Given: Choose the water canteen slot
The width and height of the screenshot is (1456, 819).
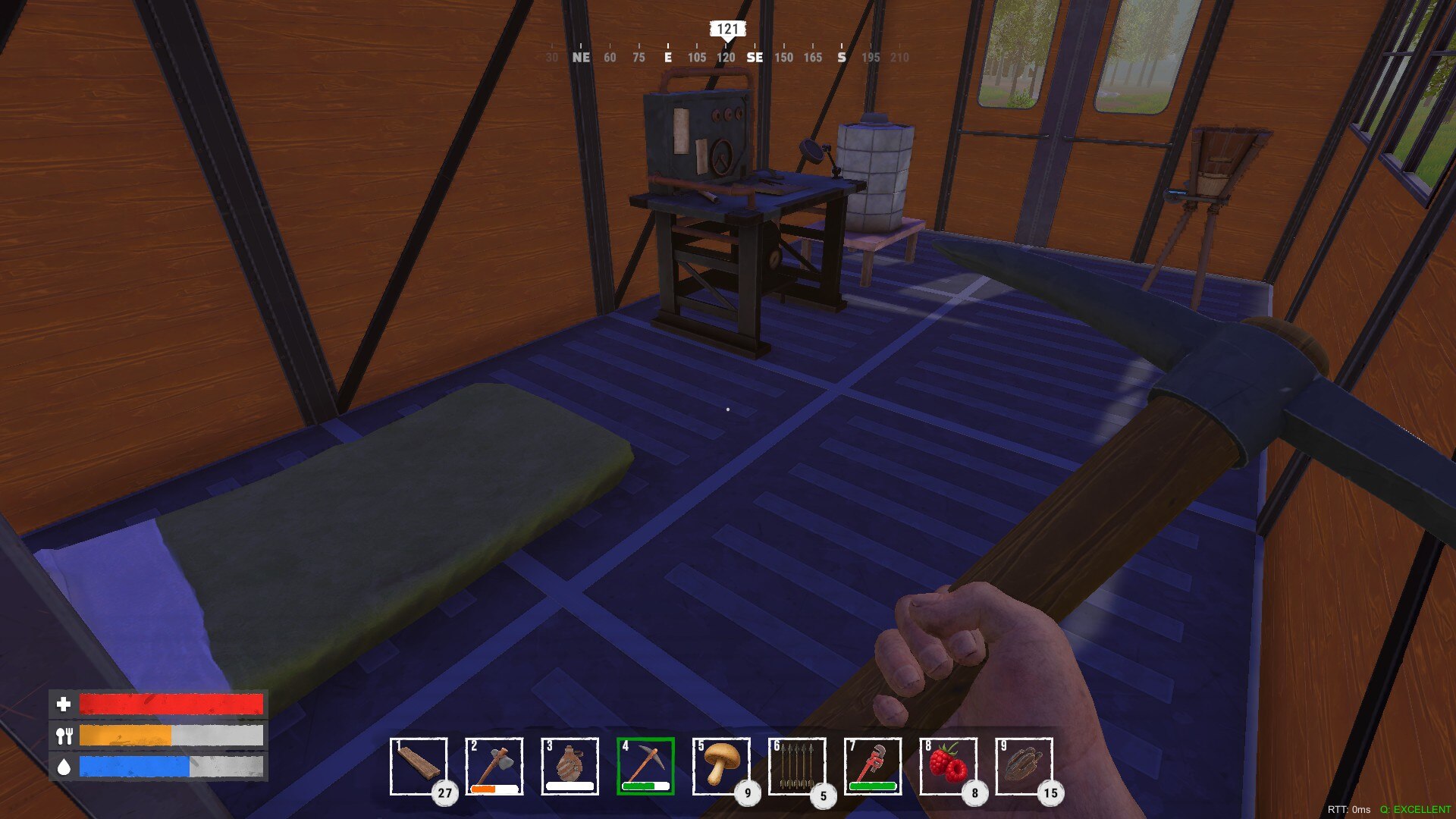Looking at the screenshot, I should click(570, 766).
